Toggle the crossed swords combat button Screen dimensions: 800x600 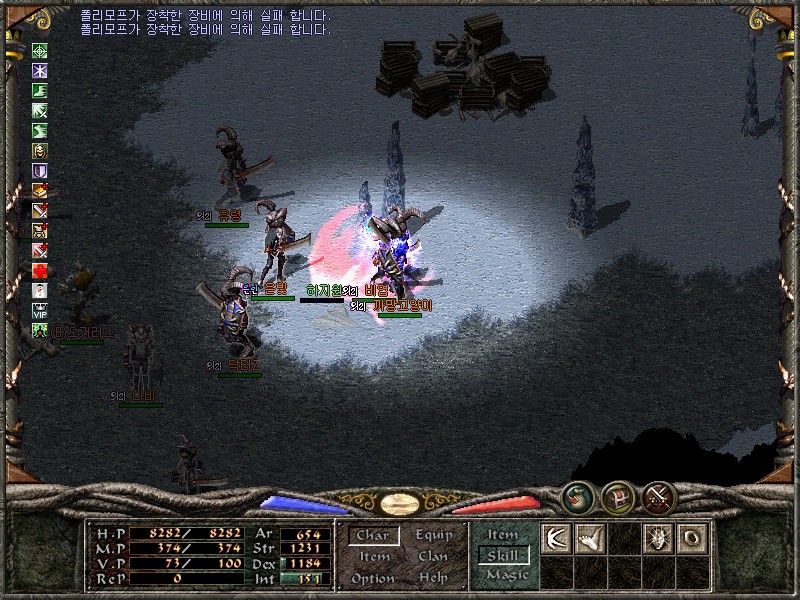click(658, 497)
